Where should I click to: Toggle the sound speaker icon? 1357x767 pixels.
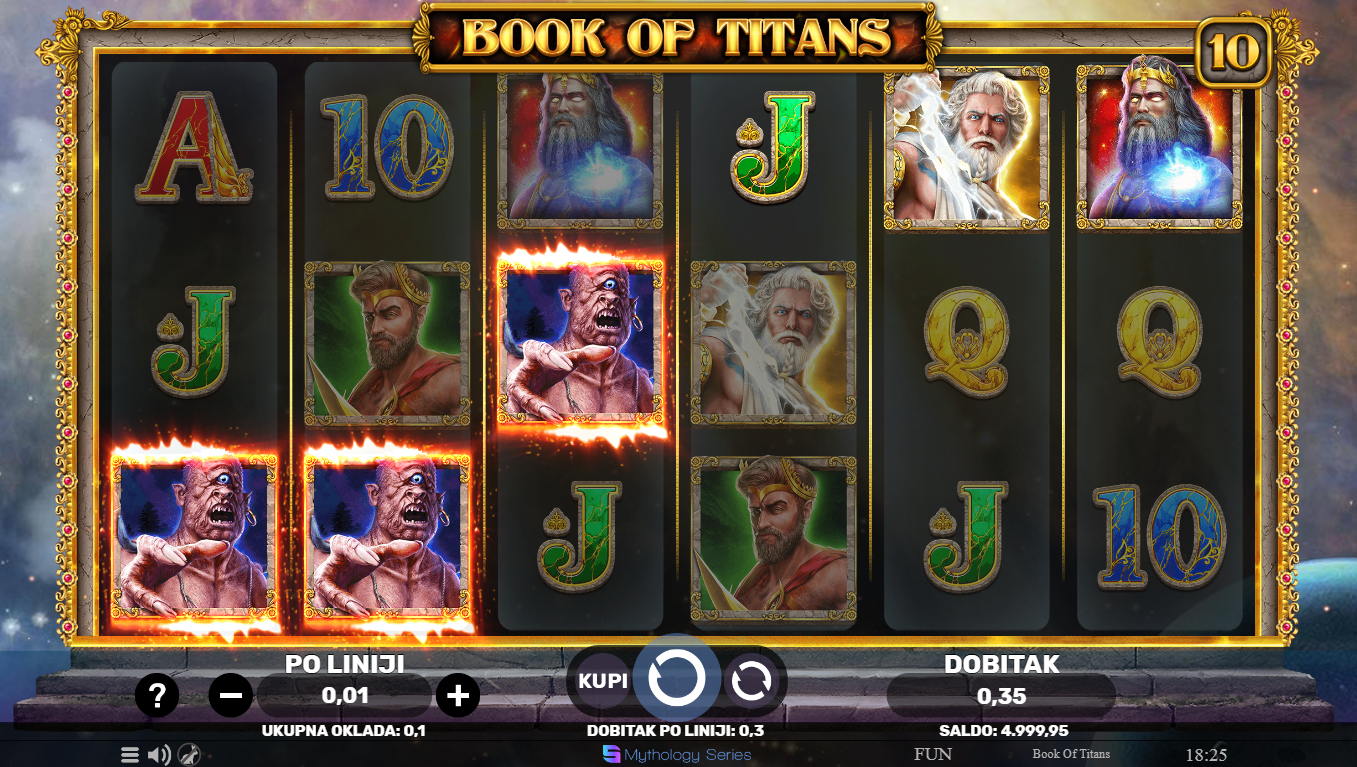(x=158, y=755)
